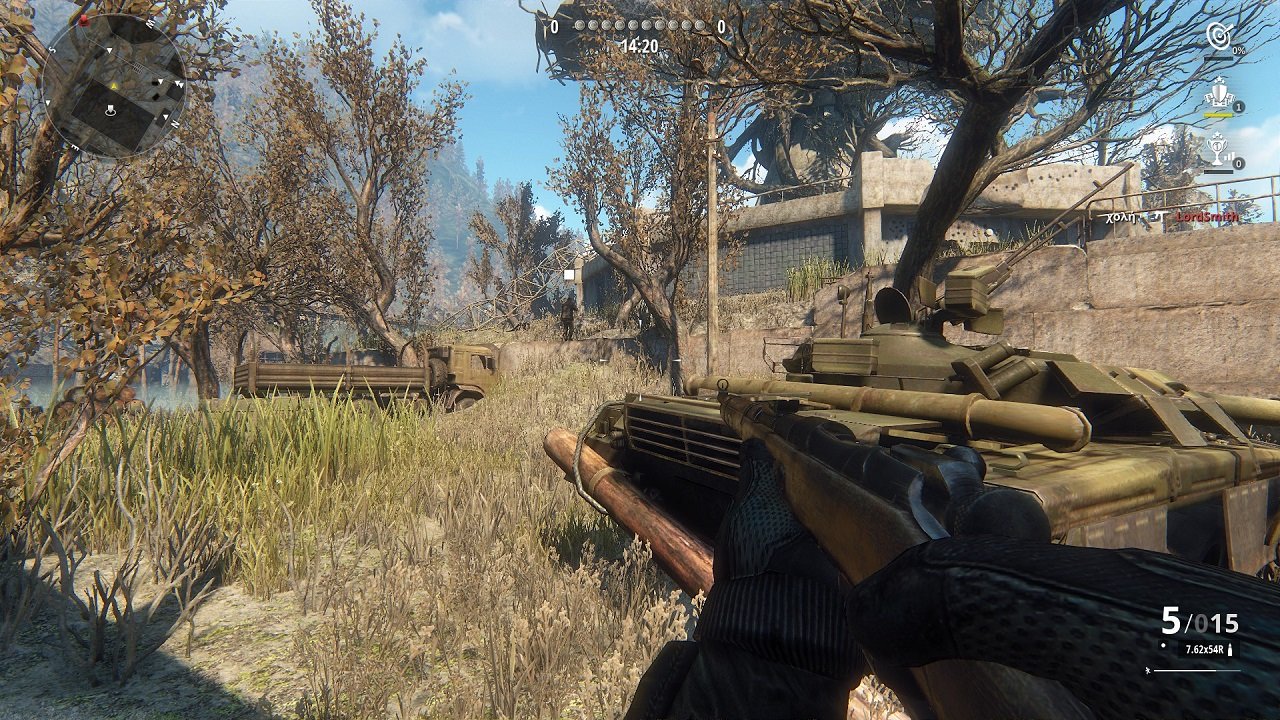The image size is (1280, 720).
Task: Click the red flag marker on the minimap
Action: coord(83,21)
